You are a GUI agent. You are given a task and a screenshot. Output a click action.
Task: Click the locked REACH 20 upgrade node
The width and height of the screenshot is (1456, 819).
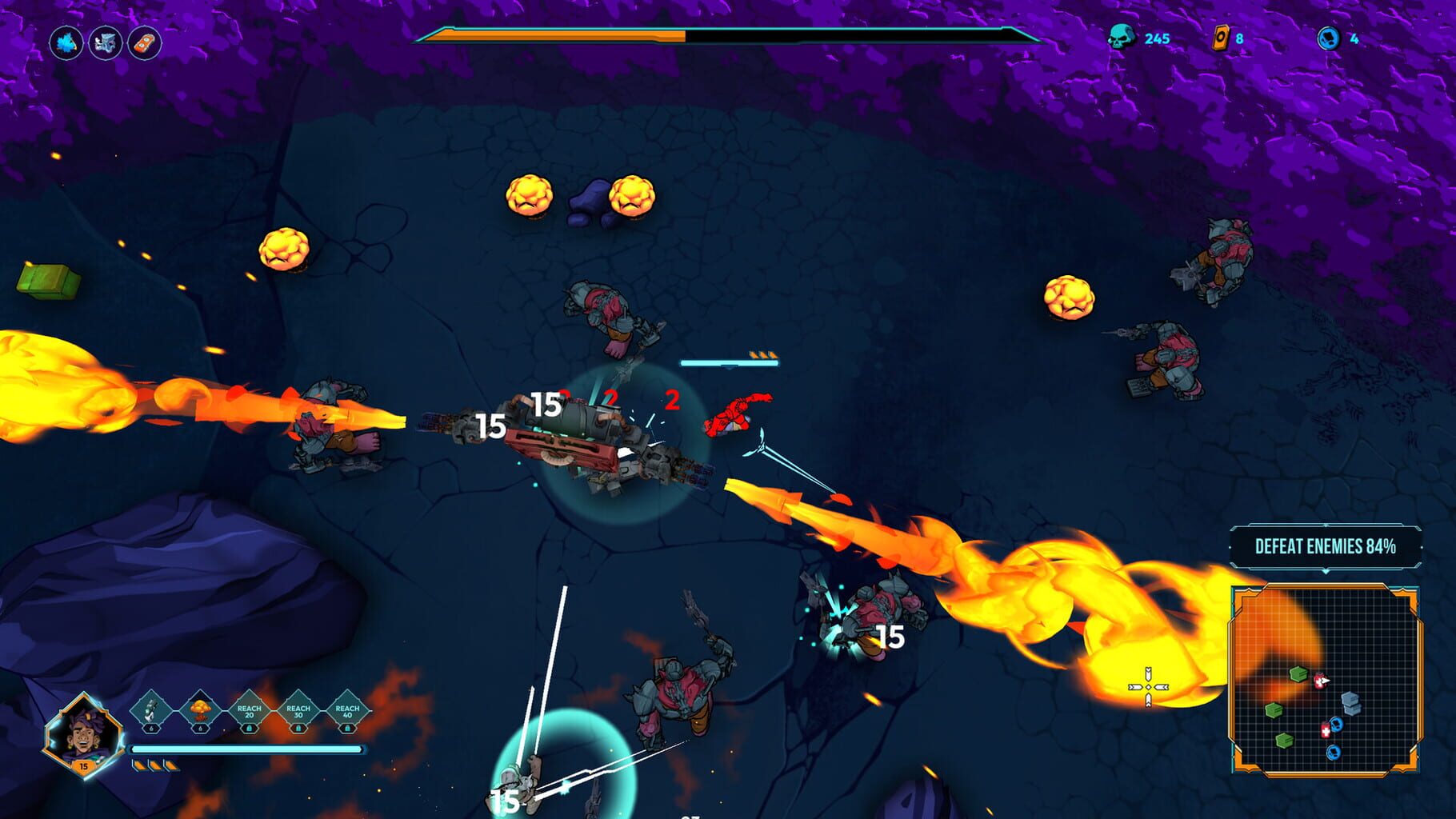coord(249,712)
